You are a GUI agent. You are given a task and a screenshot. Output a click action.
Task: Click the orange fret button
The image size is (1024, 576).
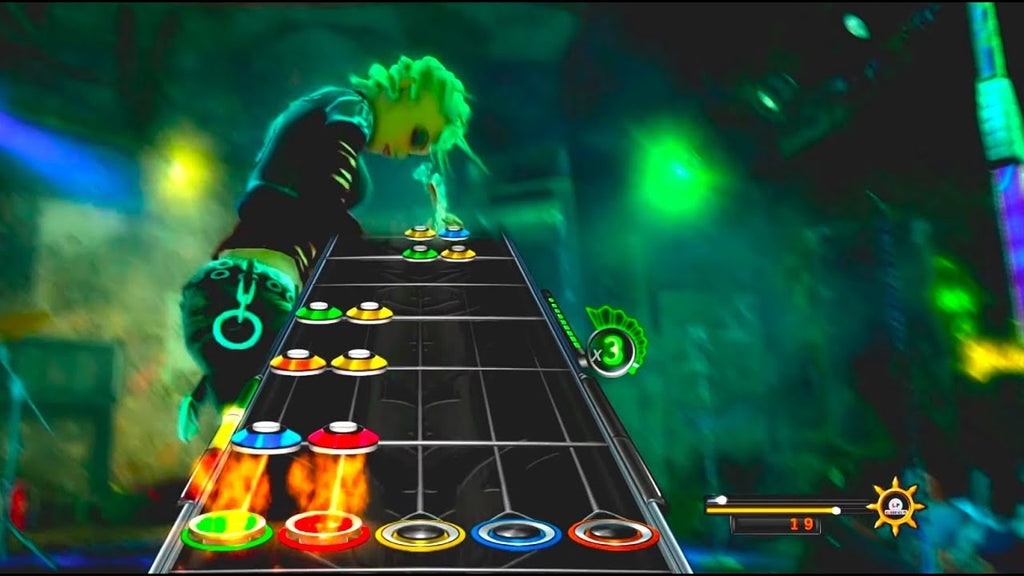(x=613, y=533)
